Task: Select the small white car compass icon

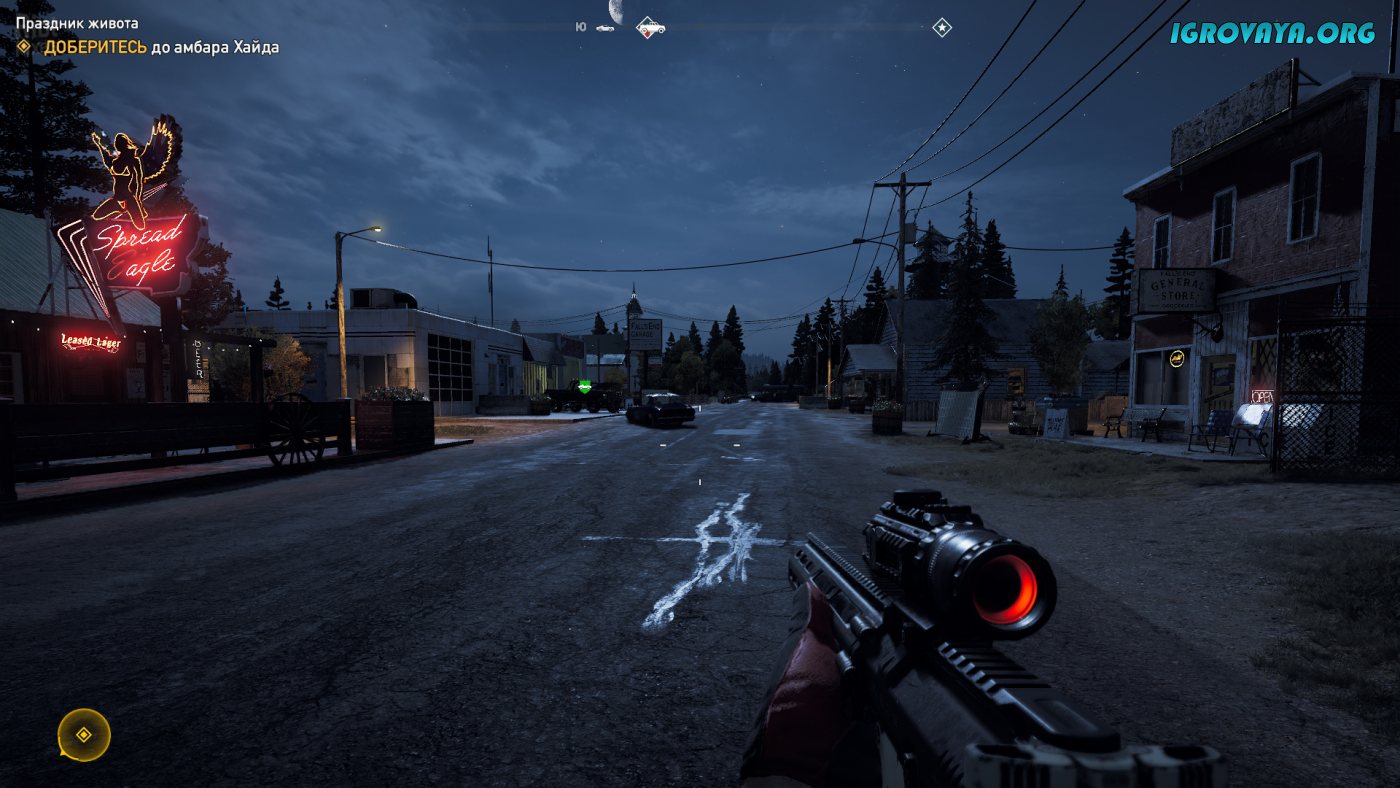Action: click(x=605, y=28)
